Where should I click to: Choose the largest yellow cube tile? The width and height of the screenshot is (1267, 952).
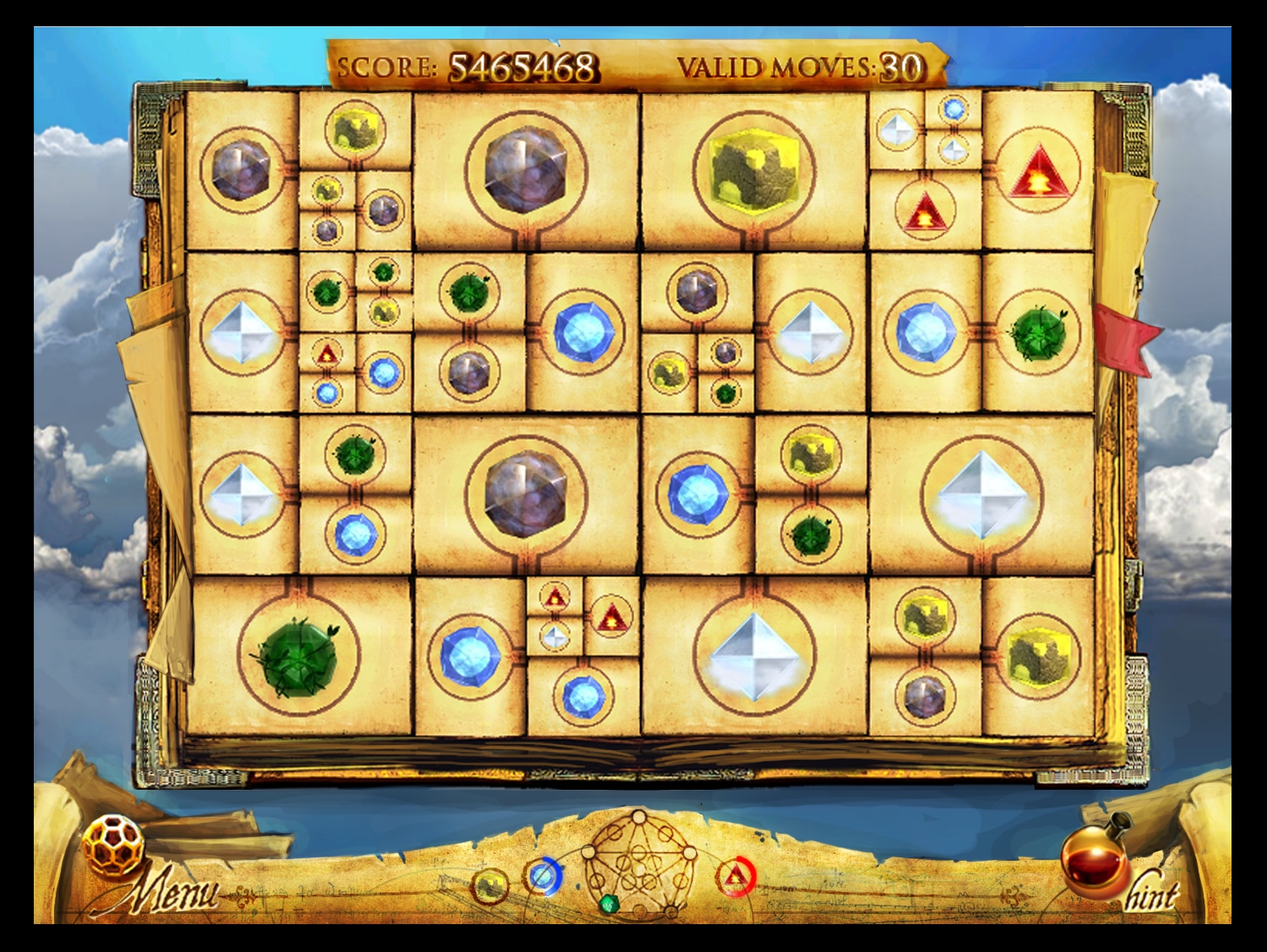point(753,170)
